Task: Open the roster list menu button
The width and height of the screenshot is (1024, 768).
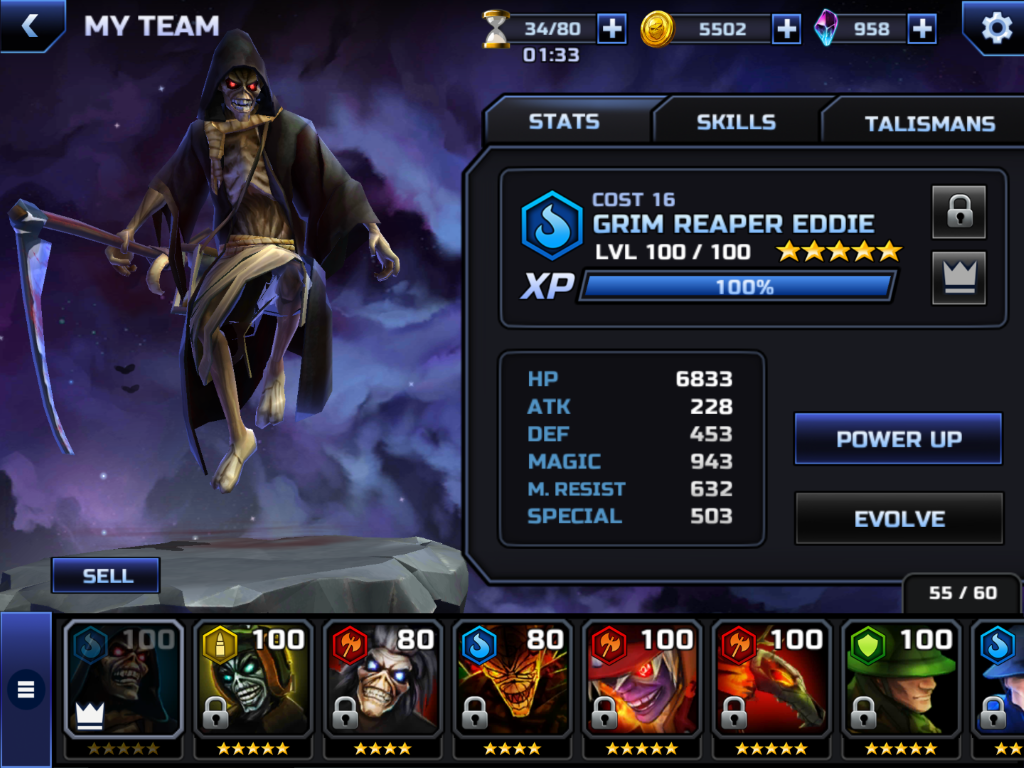Action: (26, 689)
